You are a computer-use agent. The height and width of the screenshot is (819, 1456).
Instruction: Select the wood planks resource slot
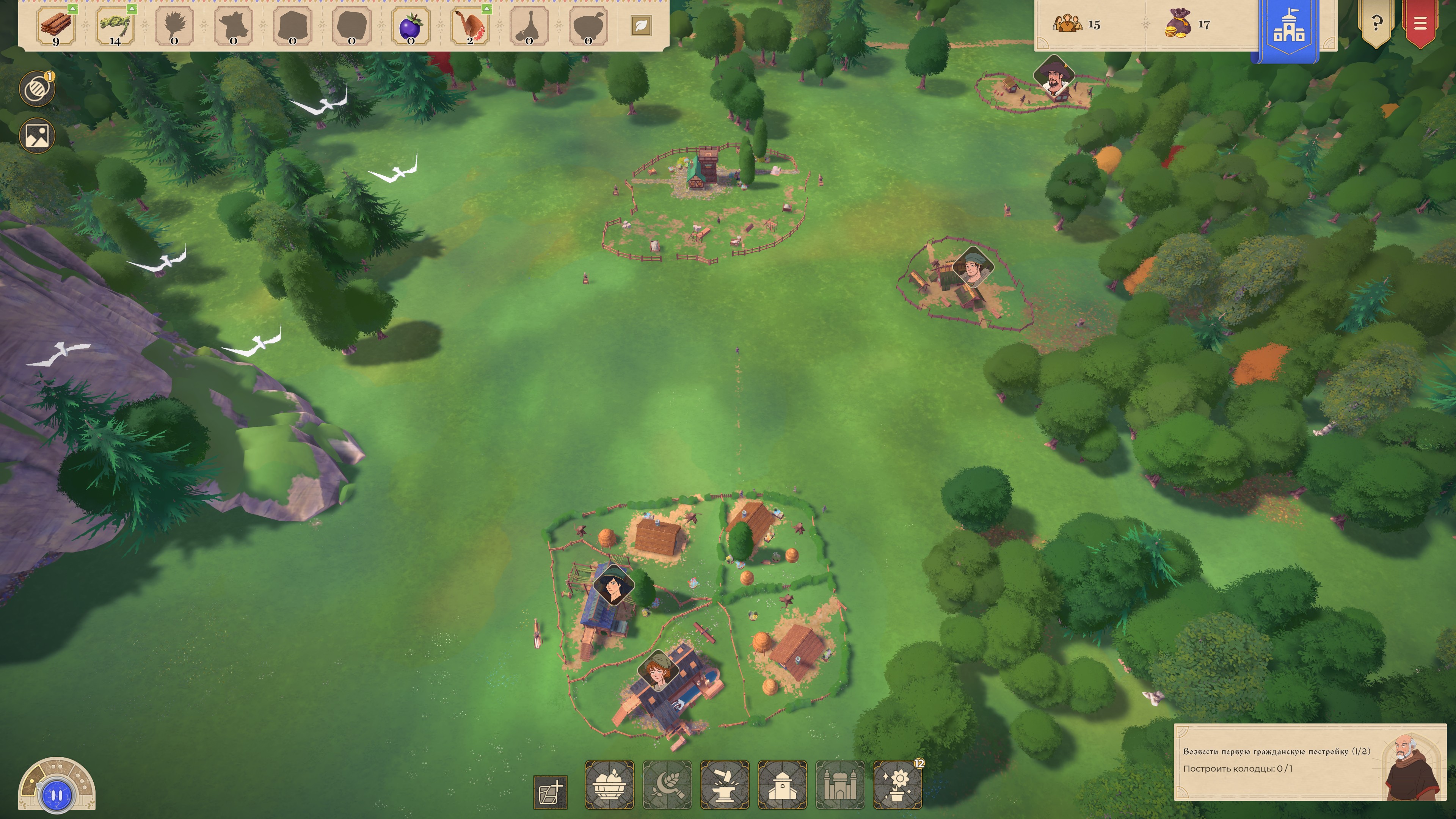(56, 26)
